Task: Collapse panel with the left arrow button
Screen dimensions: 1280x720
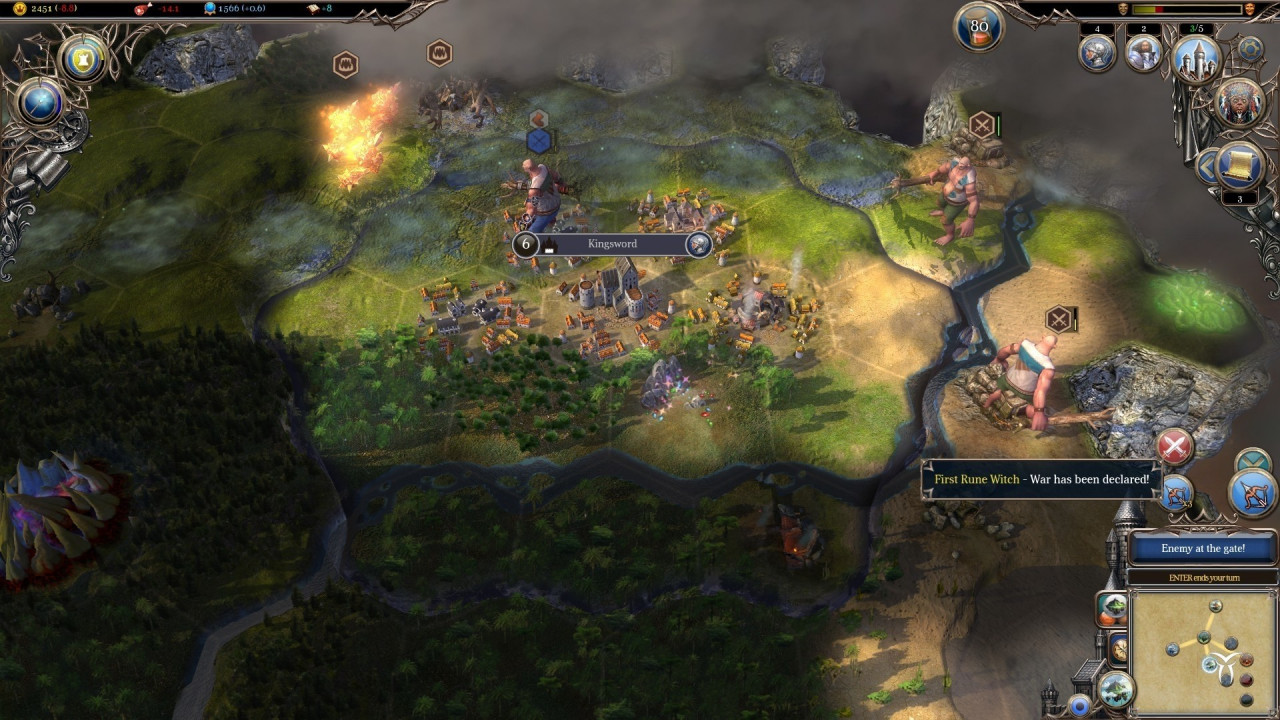Action: pos(1207,164)
